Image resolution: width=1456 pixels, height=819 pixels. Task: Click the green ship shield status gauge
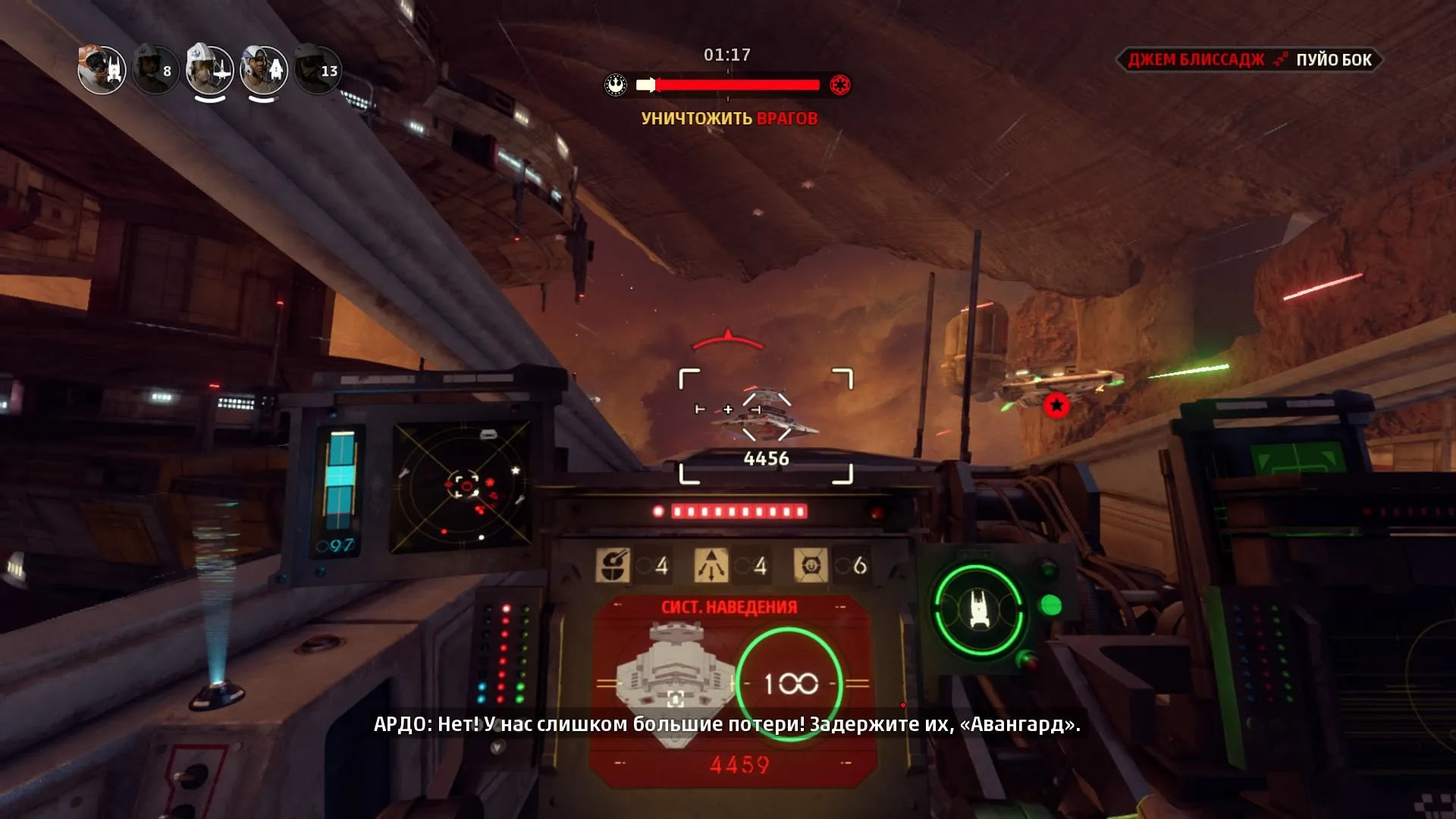point(978,609)
